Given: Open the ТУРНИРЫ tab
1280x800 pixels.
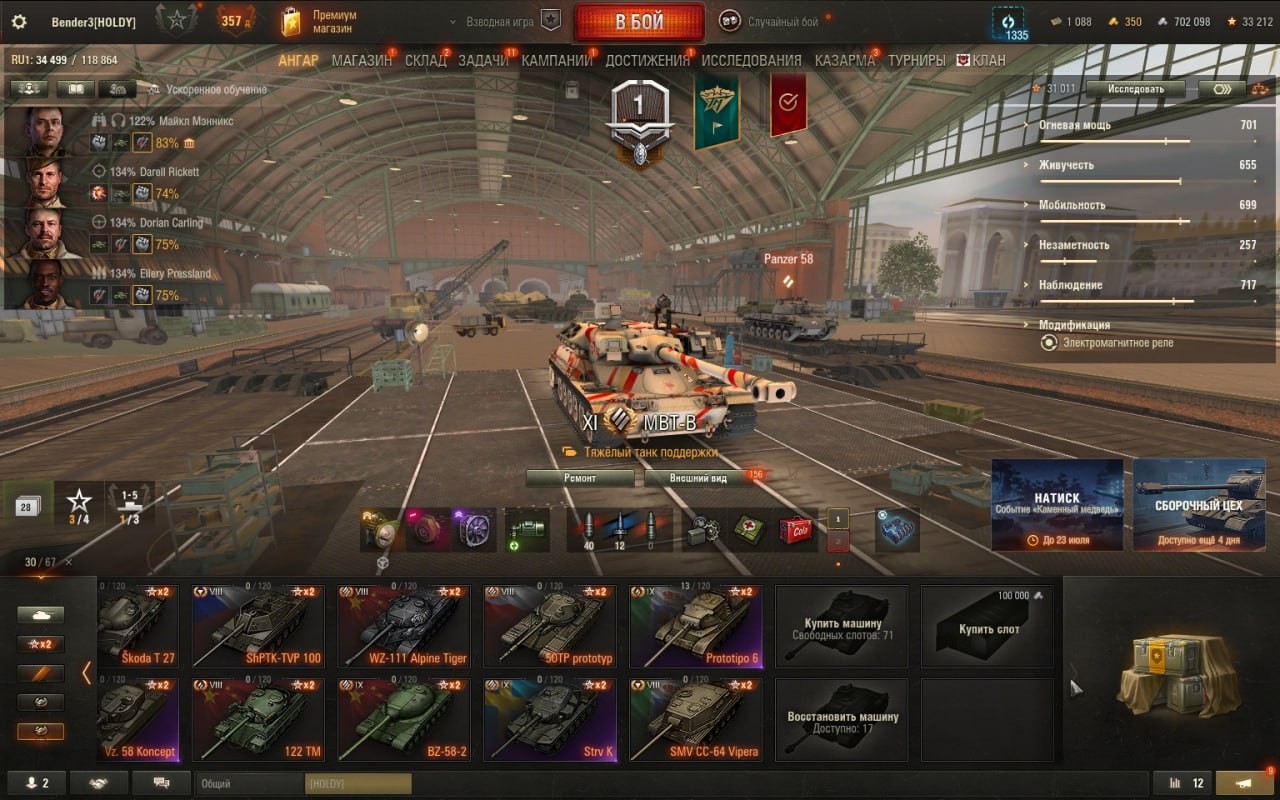Looking at the screenshot, I should click(x=916, y=60).
